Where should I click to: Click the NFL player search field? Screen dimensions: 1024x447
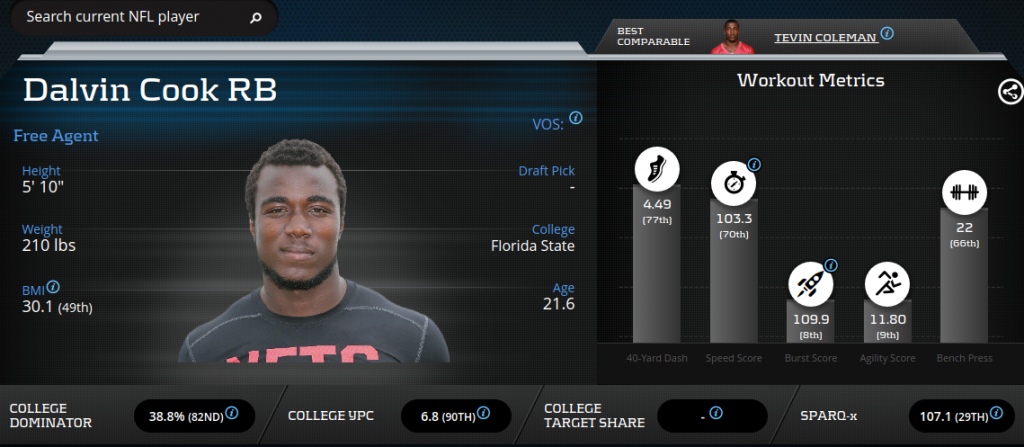[130, 17]
